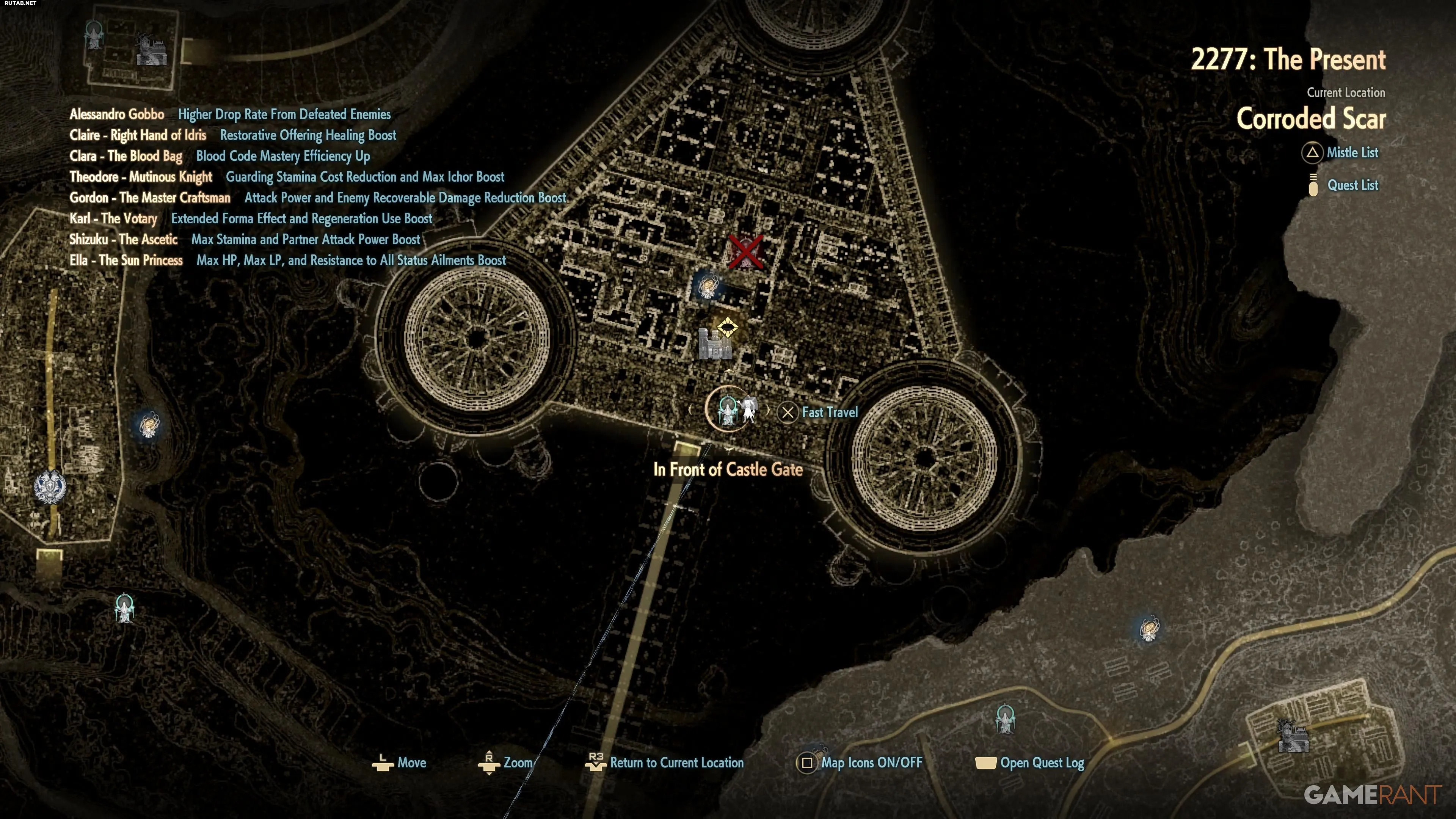Screen dimensions: 1456x819
Task: Select Ella - The Sun Princess entry
Action: pyautogui.click(x=126, y=260)
